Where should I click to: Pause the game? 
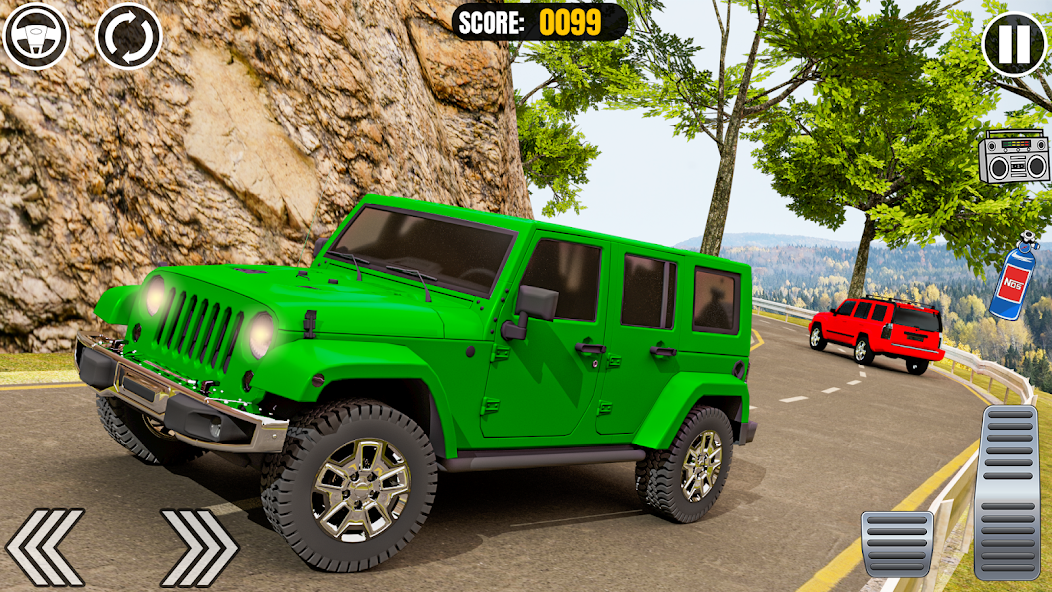pos(1014,43)
